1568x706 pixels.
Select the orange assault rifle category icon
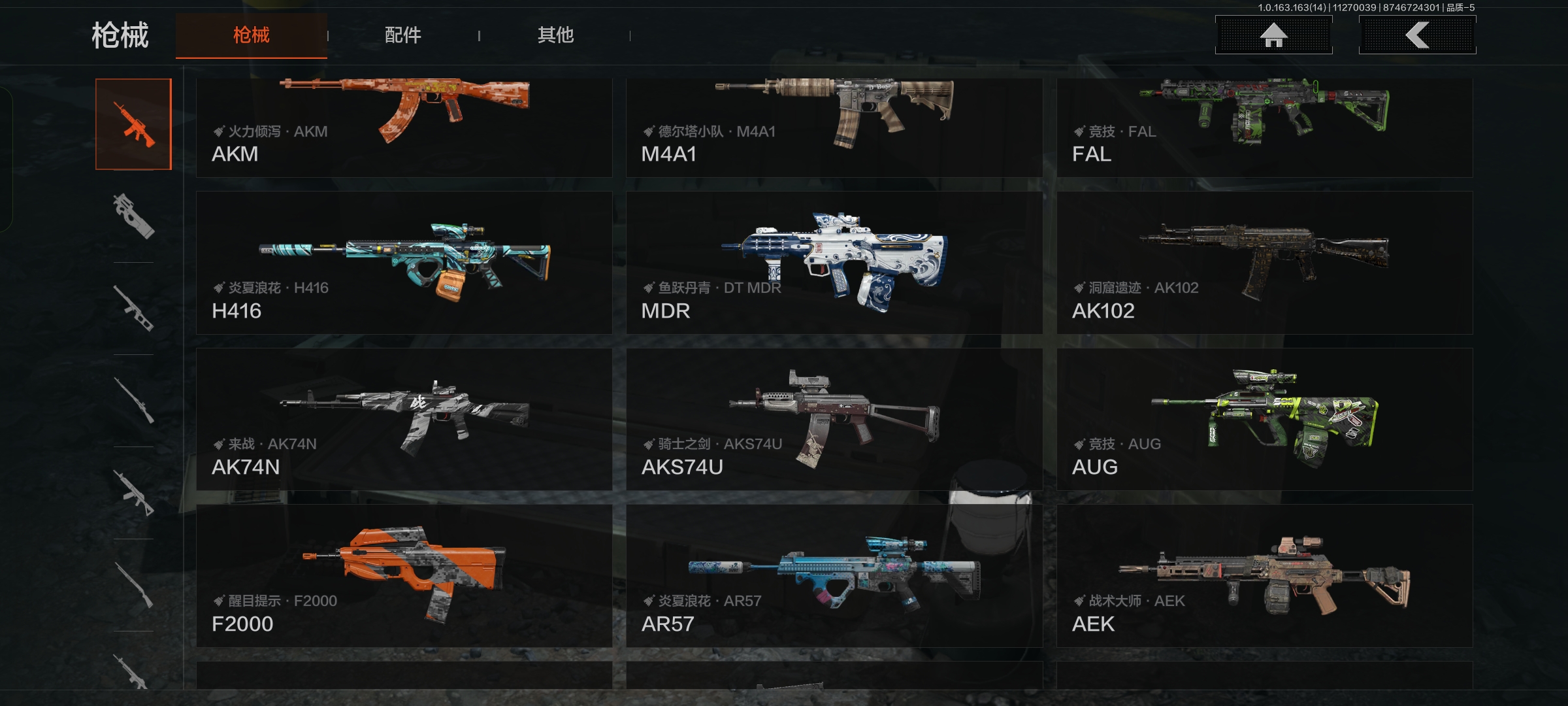pyautogui.click(x=134, y=124)
